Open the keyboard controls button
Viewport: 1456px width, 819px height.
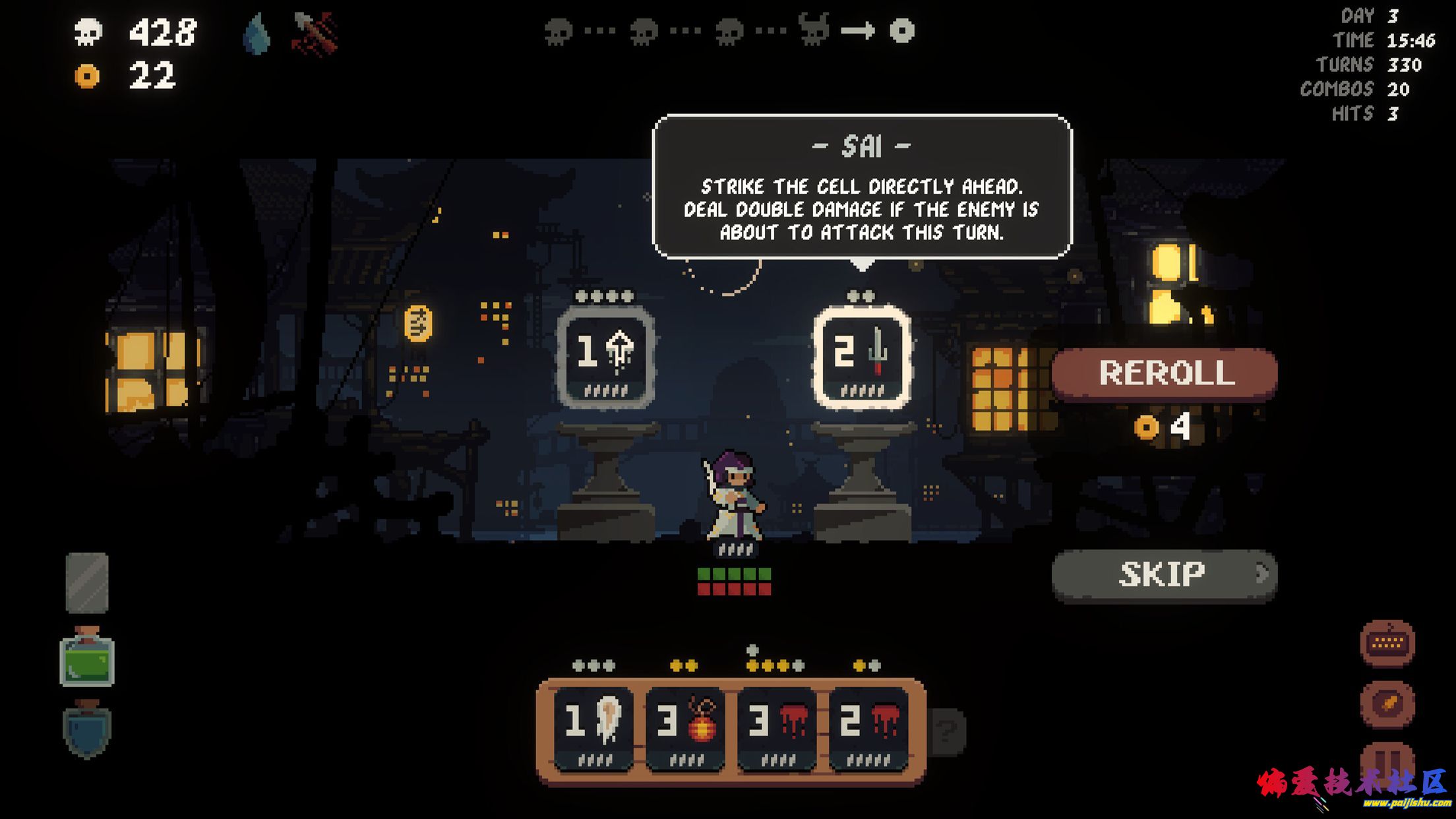[1387, 643]
